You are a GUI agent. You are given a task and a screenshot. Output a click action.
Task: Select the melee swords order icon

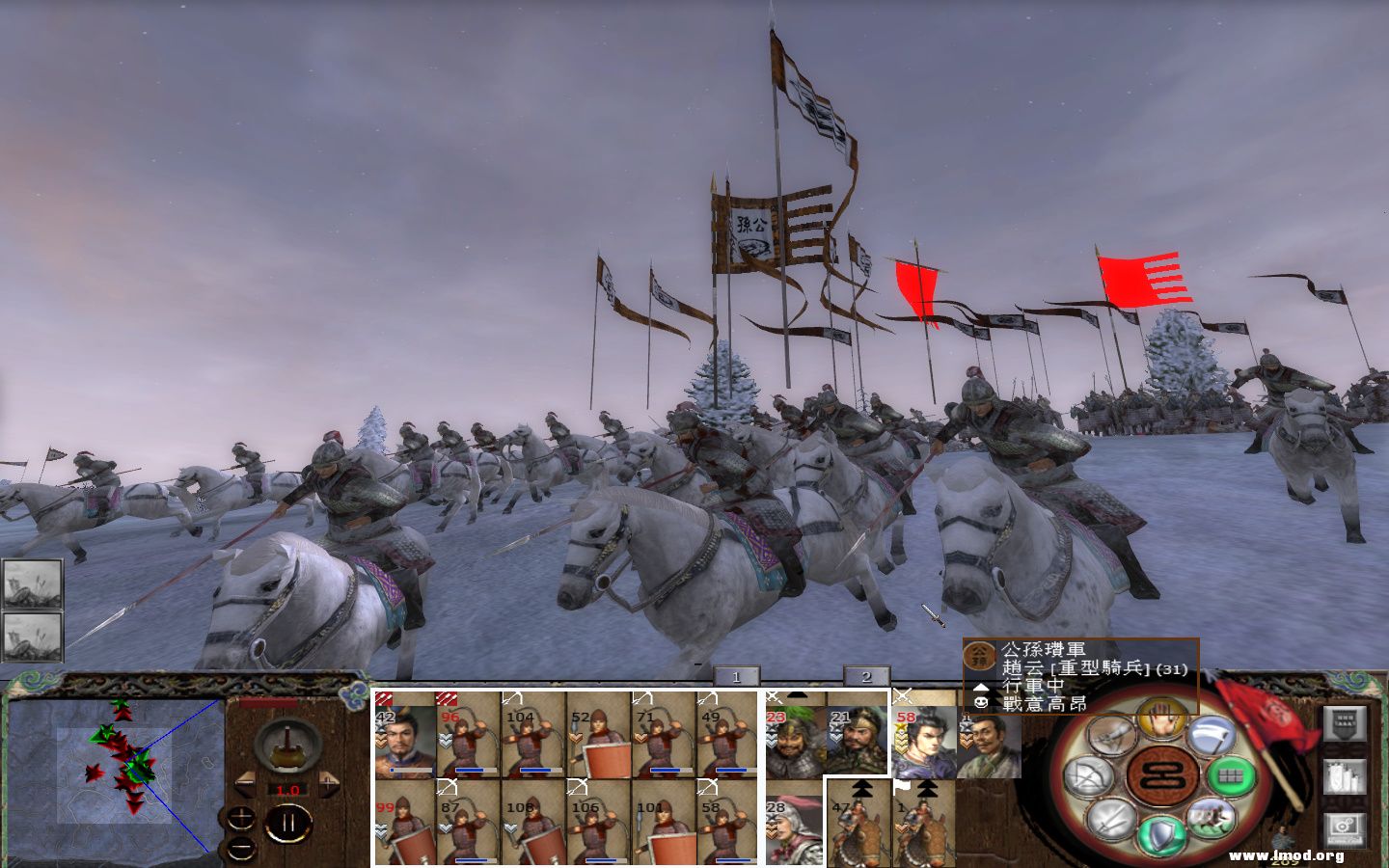click(x=1109, y=820)
